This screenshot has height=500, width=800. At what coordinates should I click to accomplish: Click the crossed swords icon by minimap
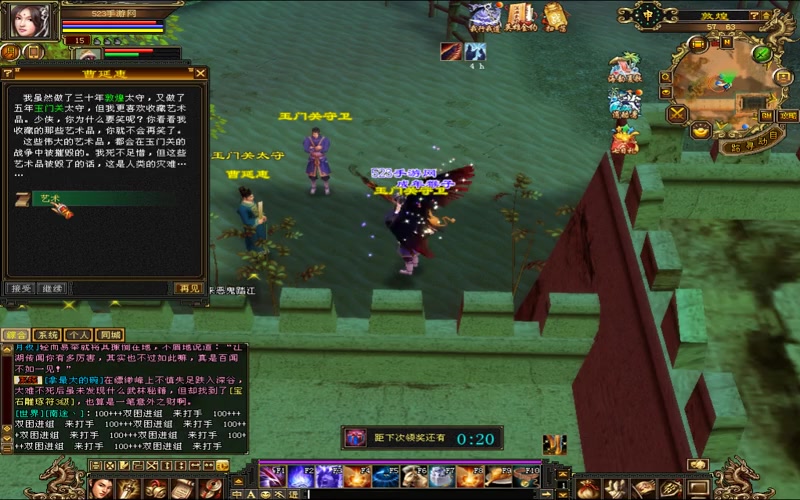677,113
